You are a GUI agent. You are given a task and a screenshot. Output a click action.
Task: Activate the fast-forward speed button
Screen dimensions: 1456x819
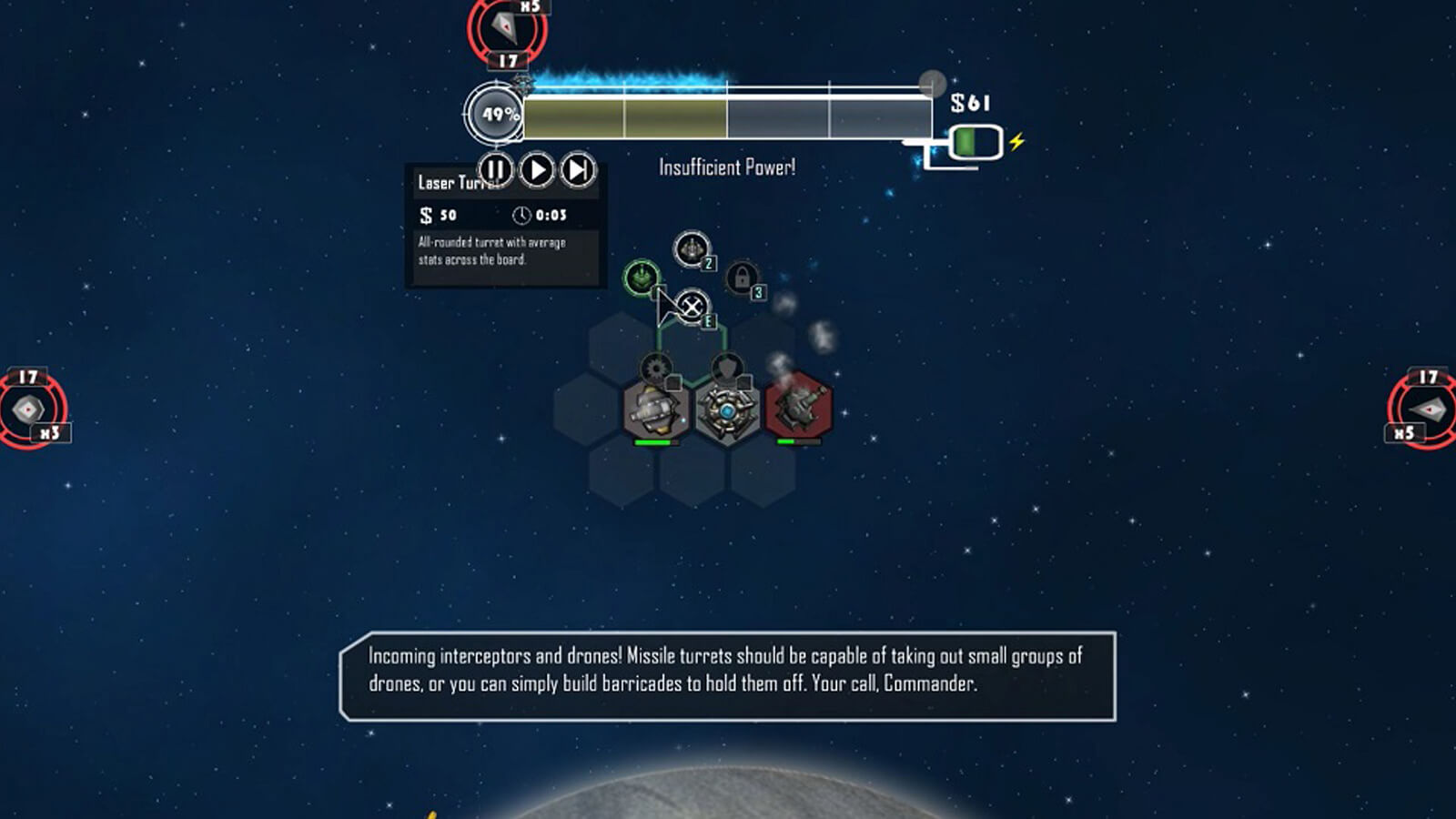tap(578, 170)
